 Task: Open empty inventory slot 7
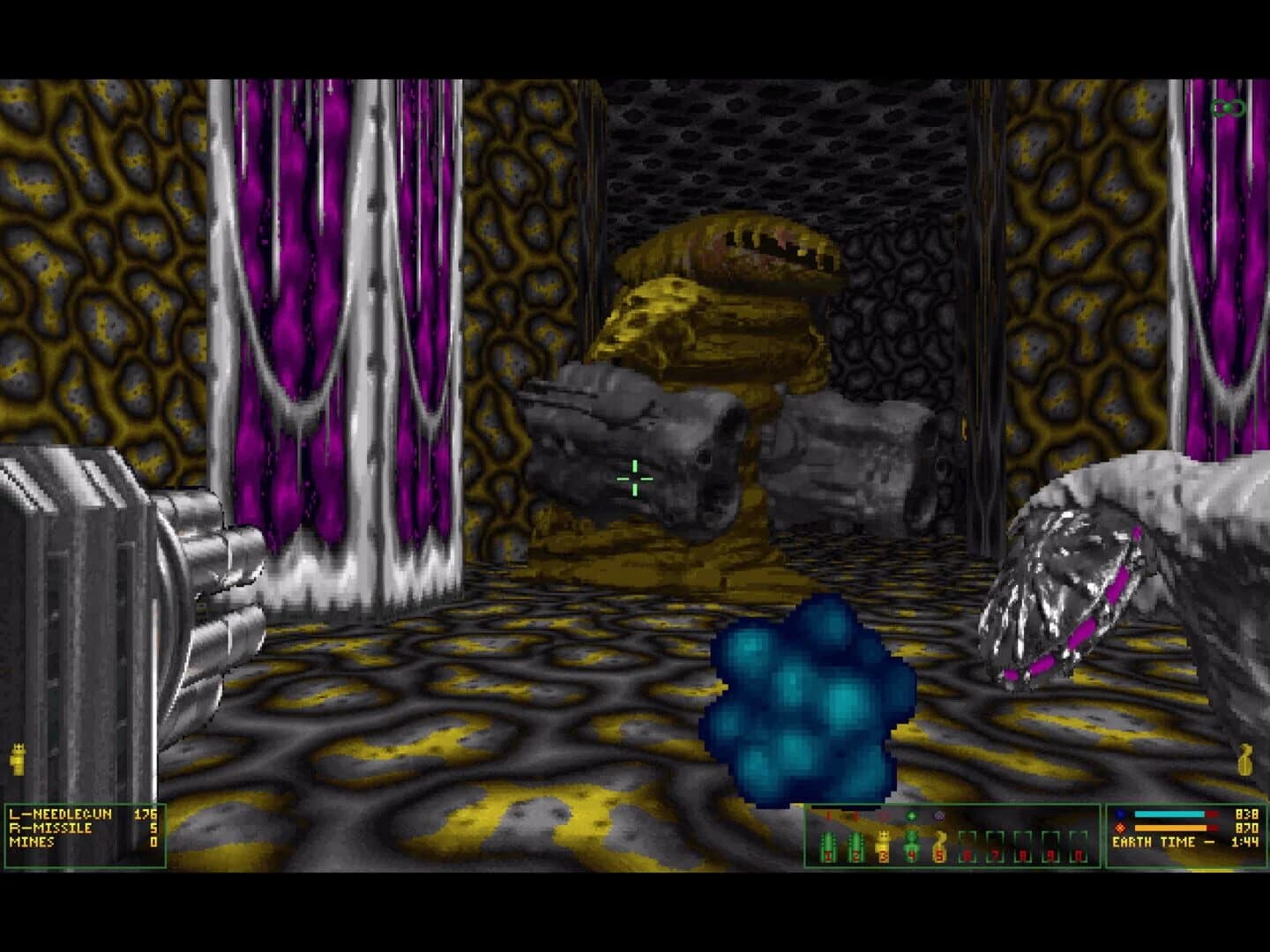(x=995, y=846)
